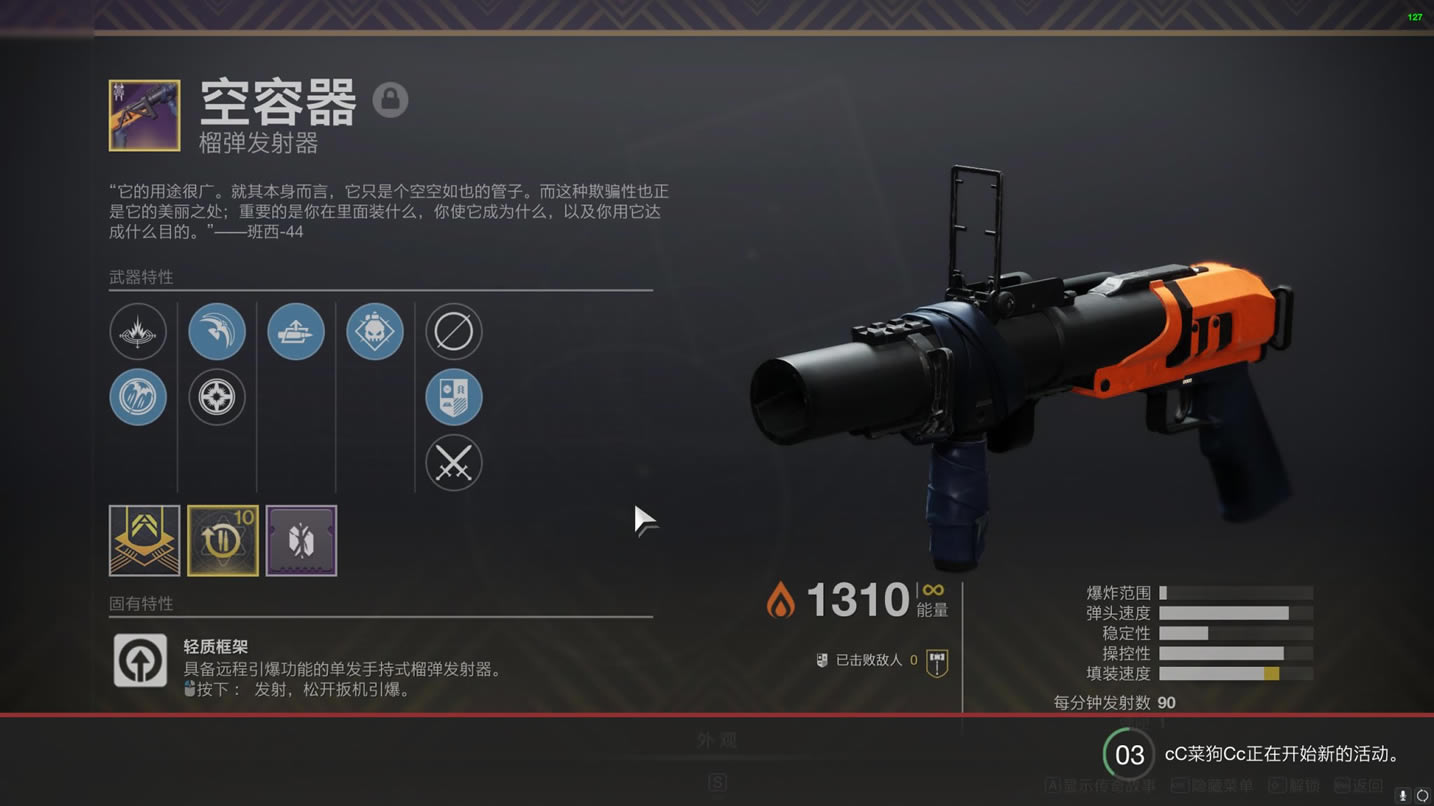Open the empty circle perk slot
Screen dimensions: 1434x806
[454, 331]
